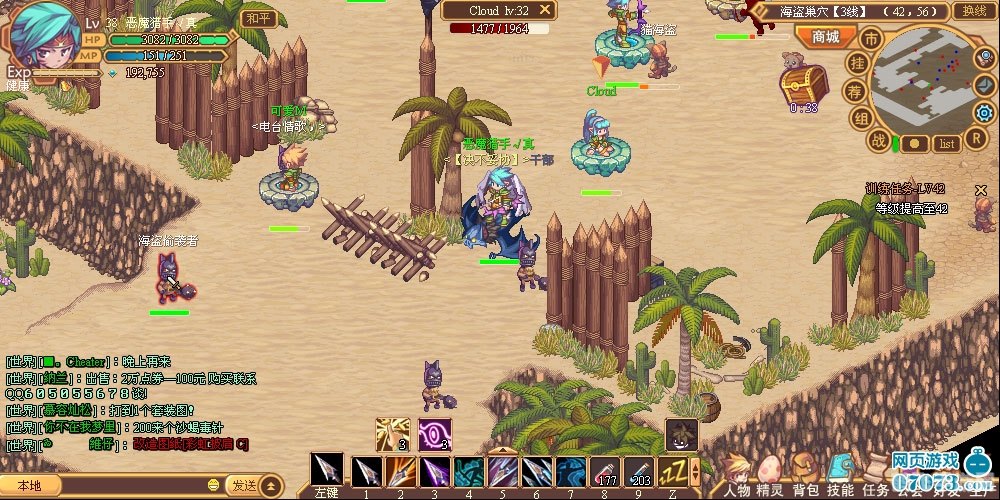This screenshot has width=1000, height=500.
Task: Click the minimap list button
Action: (947, 144)
